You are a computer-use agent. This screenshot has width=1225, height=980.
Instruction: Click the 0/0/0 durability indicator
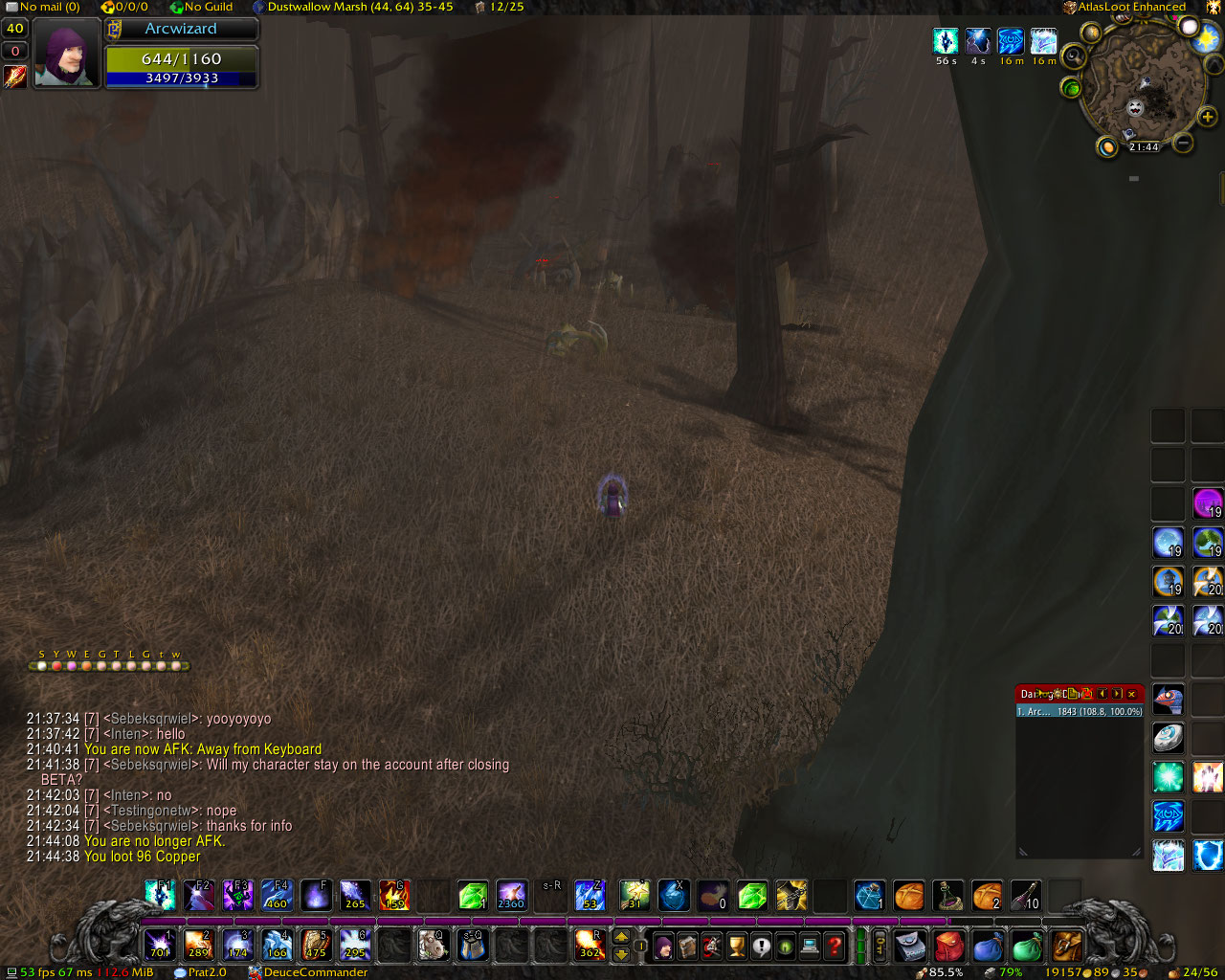[x=126, y=7]
